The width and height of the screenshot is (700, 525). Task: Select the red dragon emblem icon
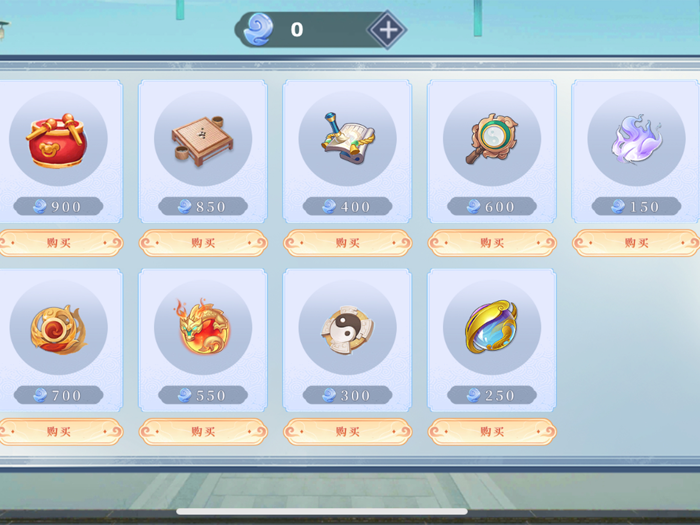(203, 327)
